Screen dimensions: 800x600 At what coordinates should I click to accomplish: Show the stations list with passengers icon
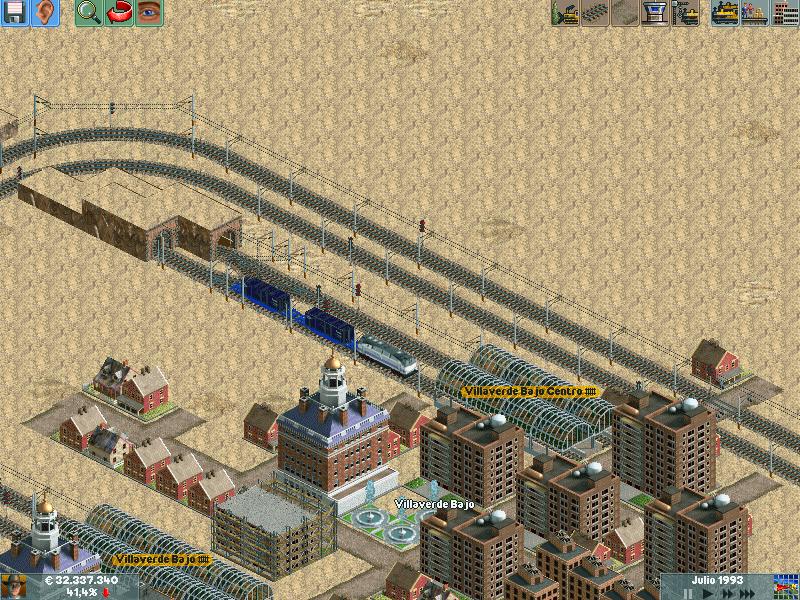click(754, 13)
